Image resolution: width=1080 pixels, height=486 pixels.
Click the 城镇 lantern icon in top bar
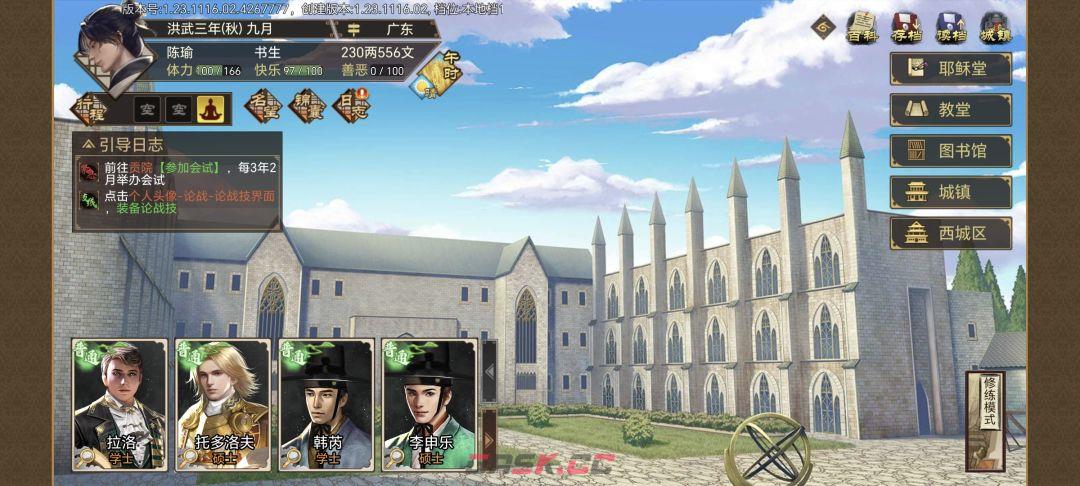(994, 27)
